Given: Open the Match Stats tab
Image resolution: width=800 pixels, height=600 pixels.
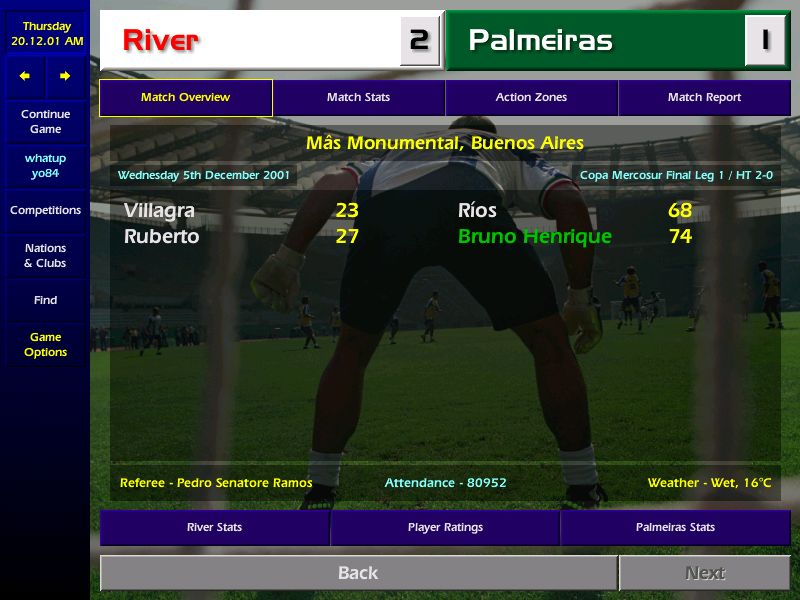Looking at the screenshot, I should [358, 98].
